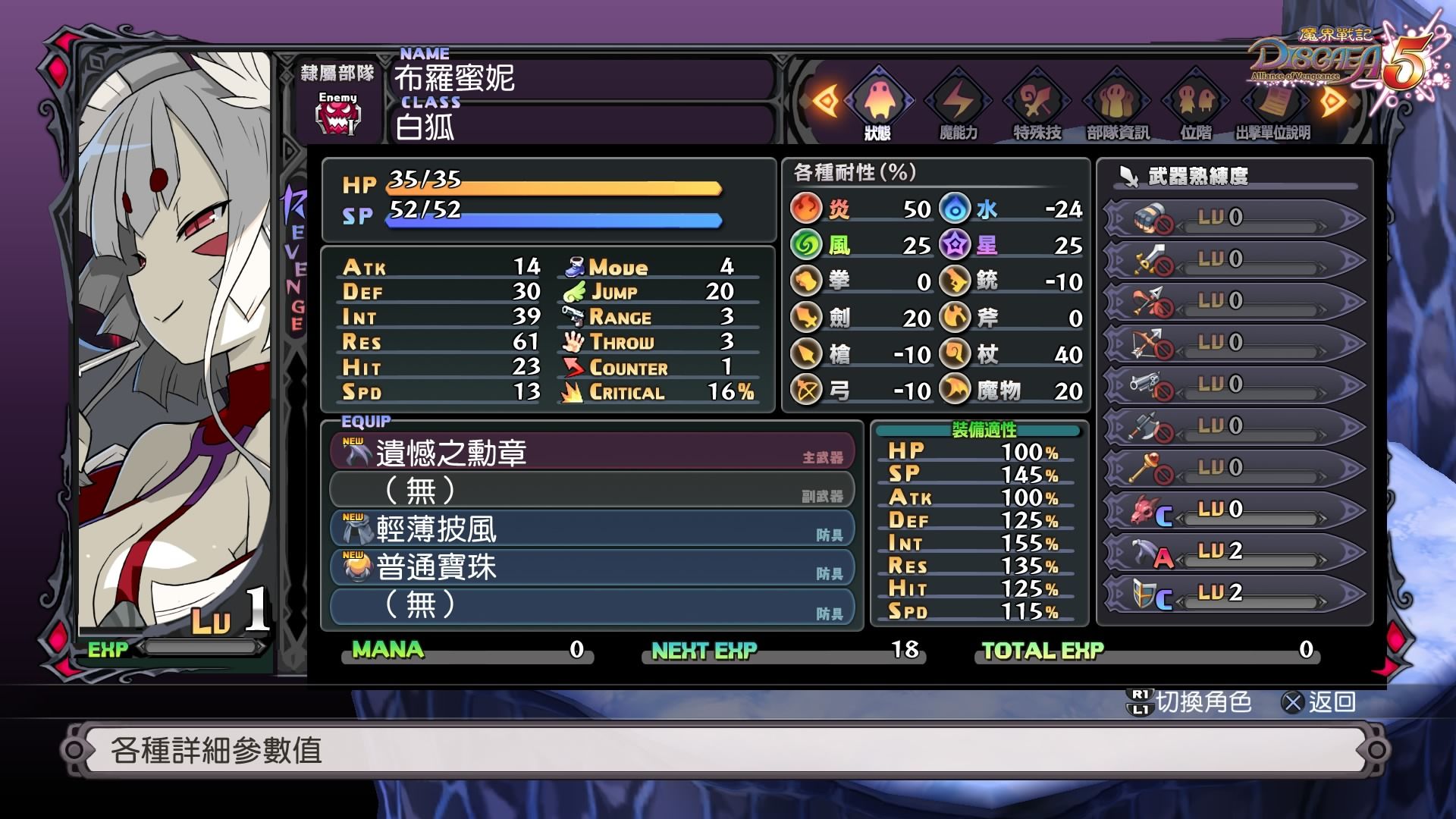
Task: Open the 出擊單位說明 tab
Action: click(1273, 104)
